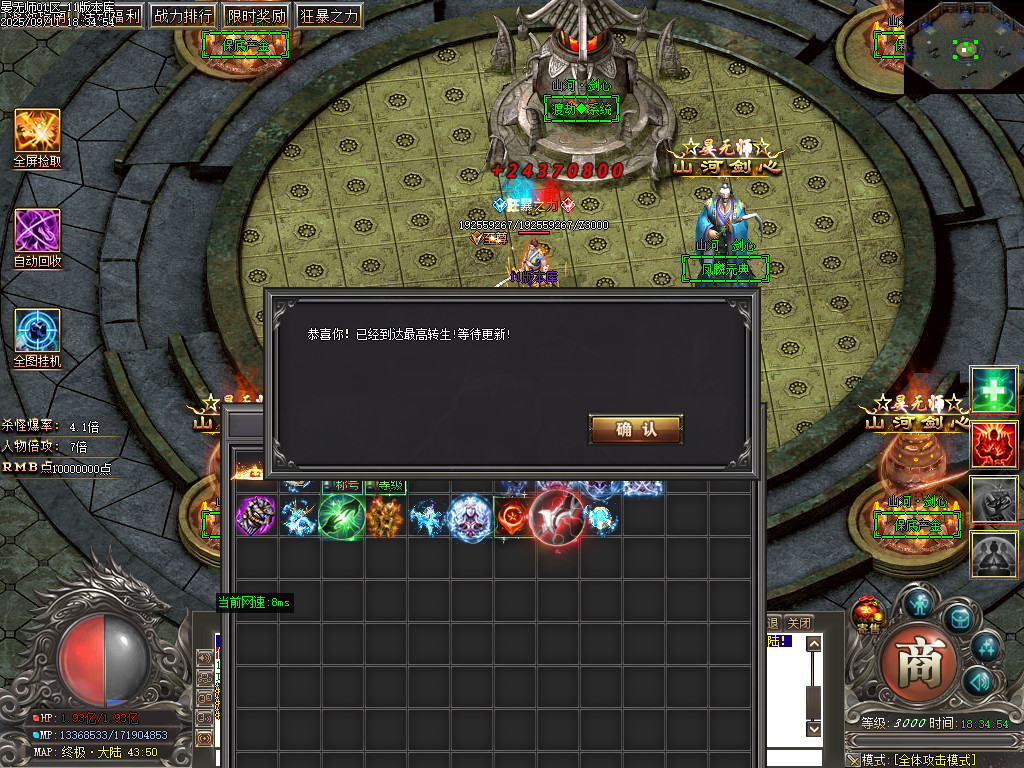
Task: Activate 全屏捡取 full-screen pickup icon
Action: click(37, 131)
